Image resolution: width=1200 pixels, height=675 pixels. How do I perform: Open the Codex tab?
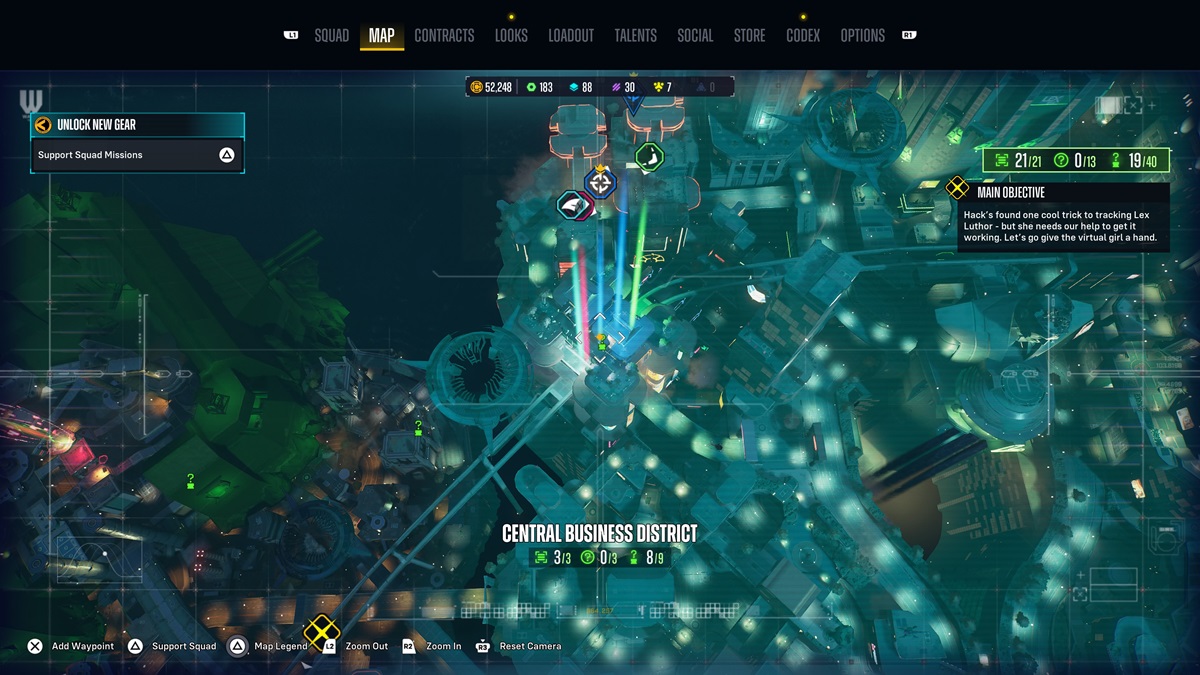(803, 36)
